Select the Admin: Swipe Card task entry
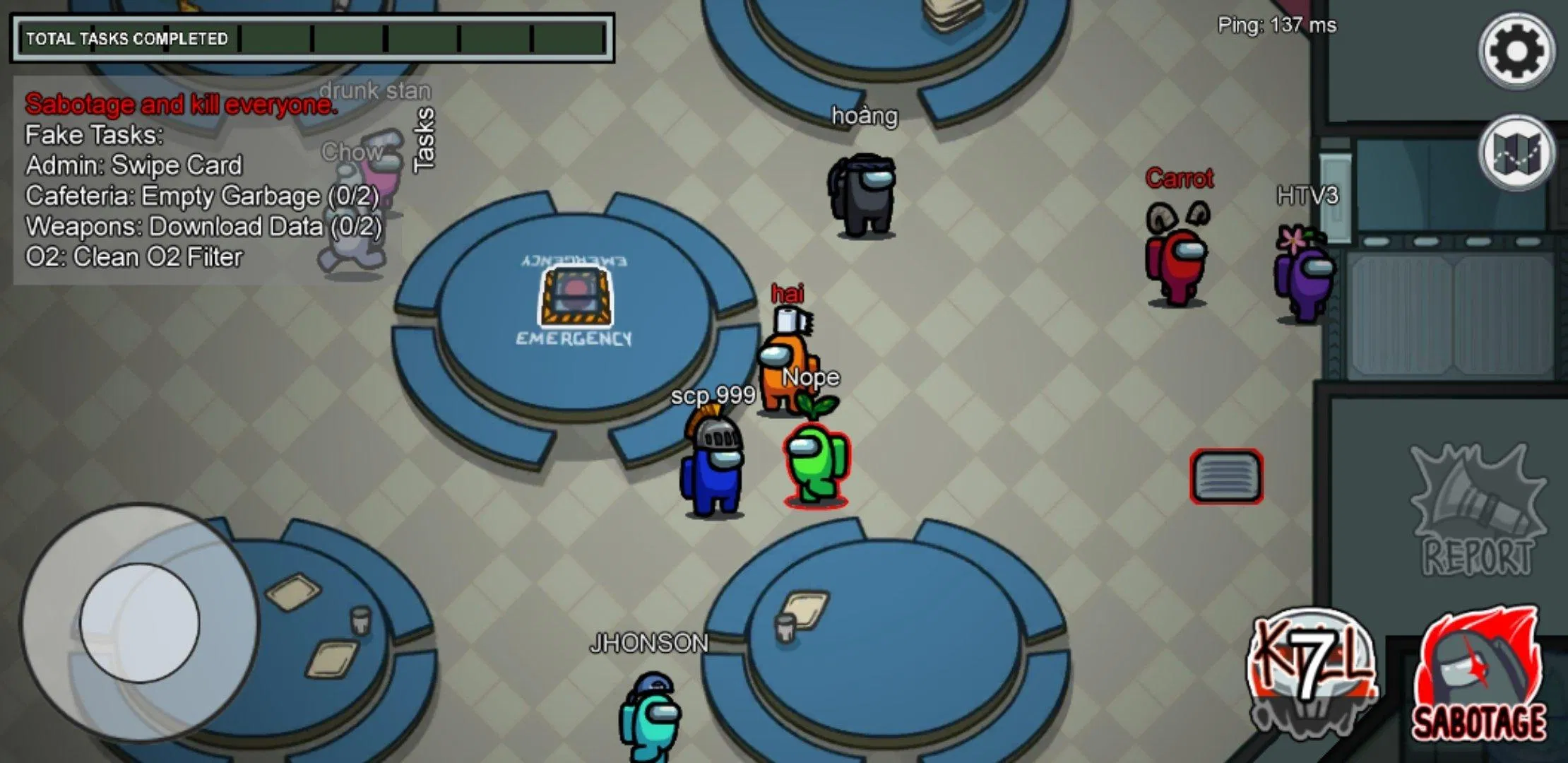 point(133,165)
